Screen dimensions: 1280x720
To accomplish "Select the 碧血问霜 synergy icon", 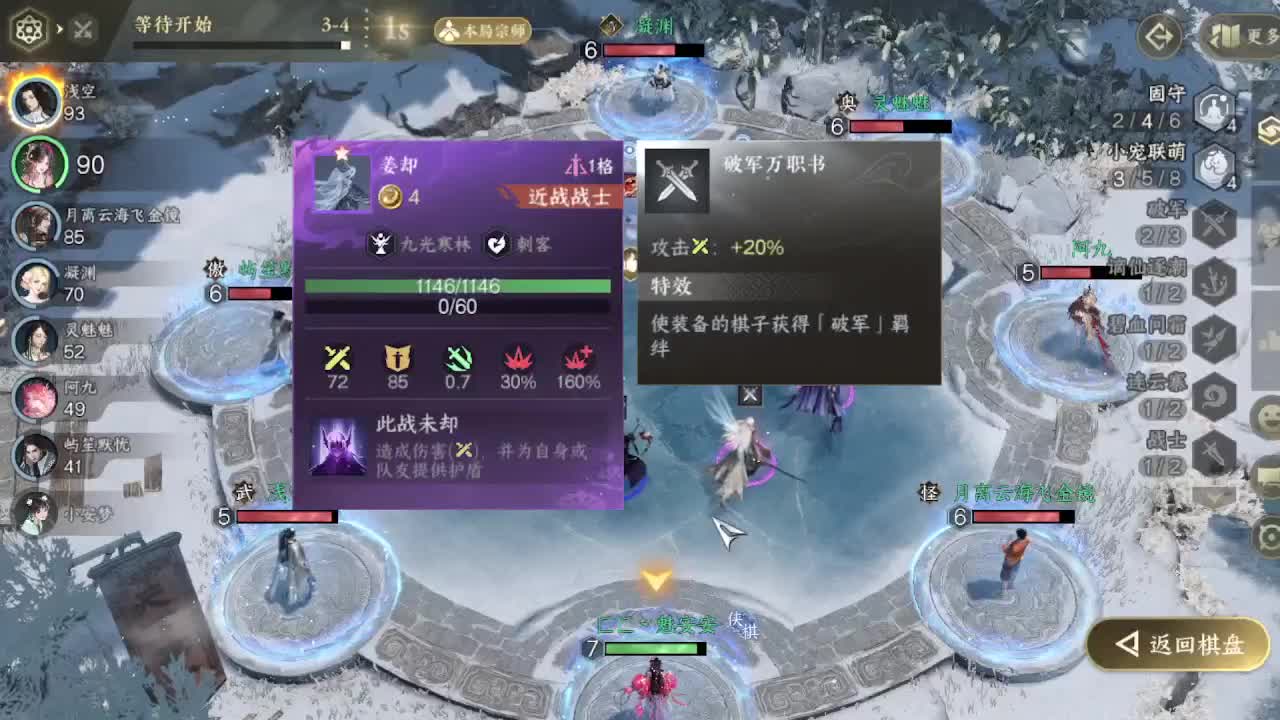I will pyautogui.click(x=1215, y=338).
